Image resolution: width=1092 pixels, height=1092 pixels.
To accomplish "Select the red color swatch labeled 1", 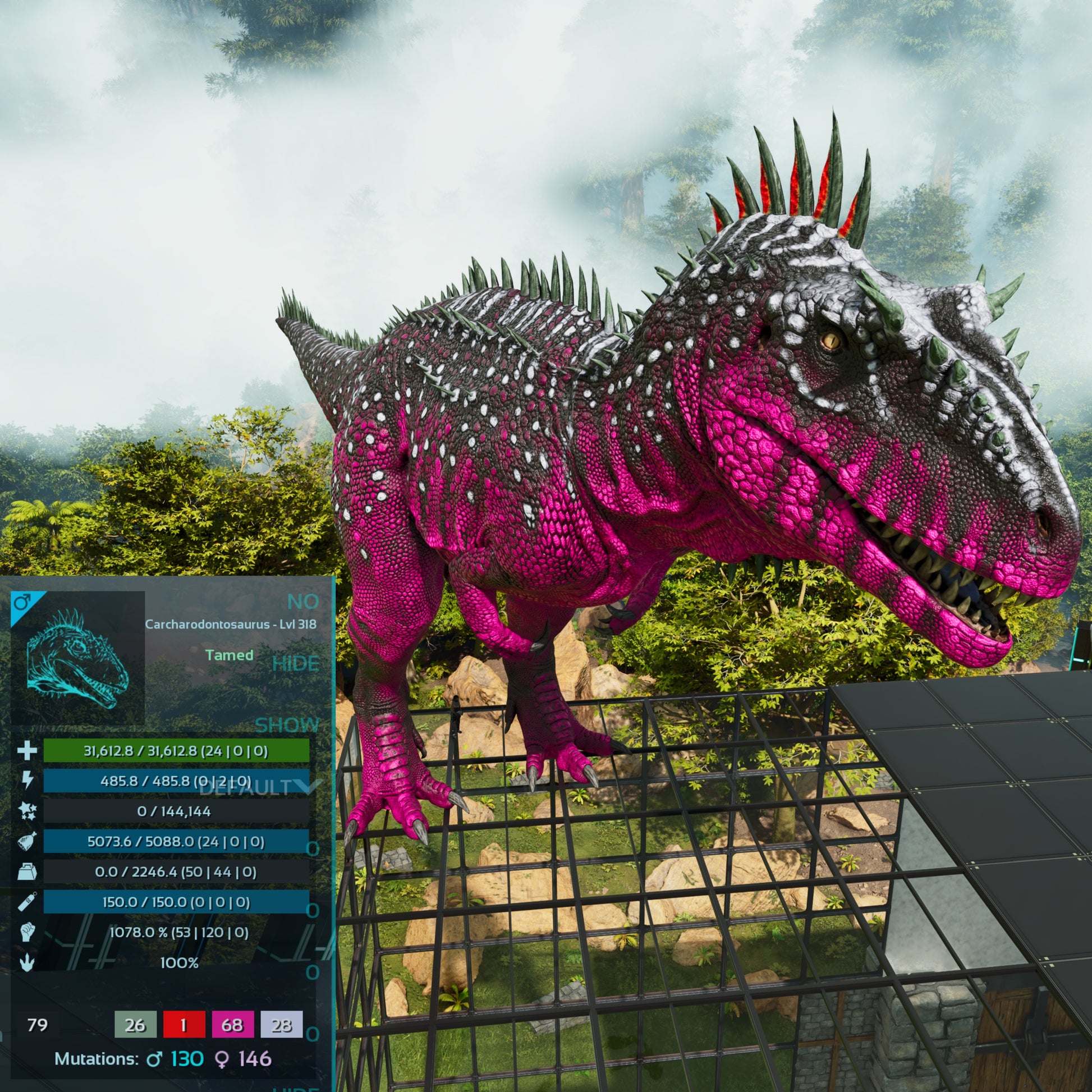I will pos(183,1025).
